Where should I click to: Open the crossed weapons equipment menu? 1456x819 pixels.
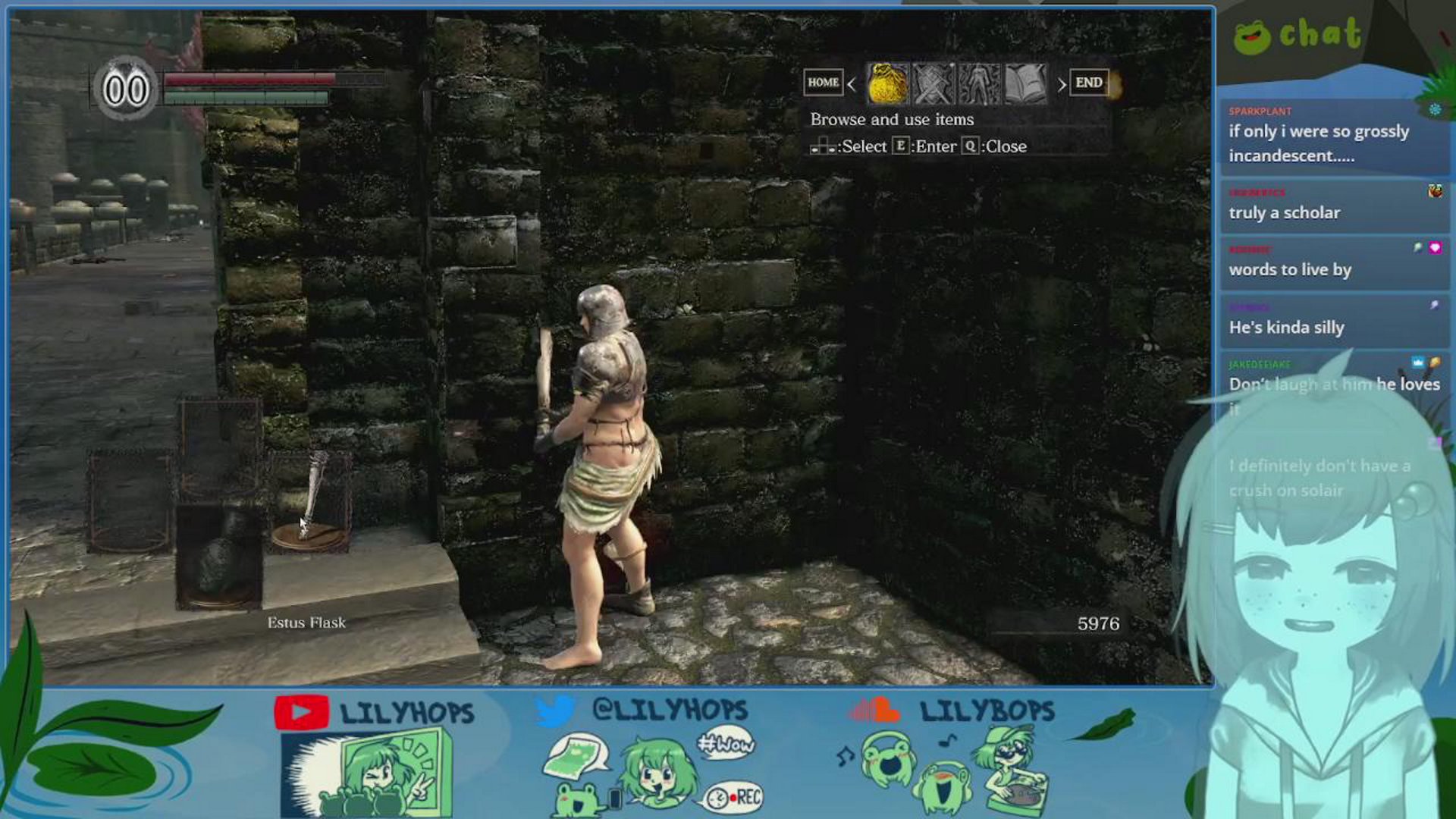pos(934,83)
